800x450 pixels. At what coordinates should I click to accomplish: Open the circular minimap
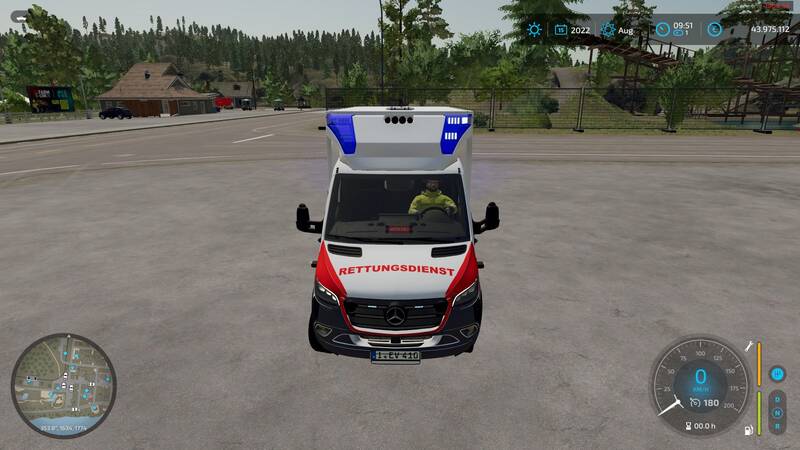pyautogui.click(x=63, y=385)
